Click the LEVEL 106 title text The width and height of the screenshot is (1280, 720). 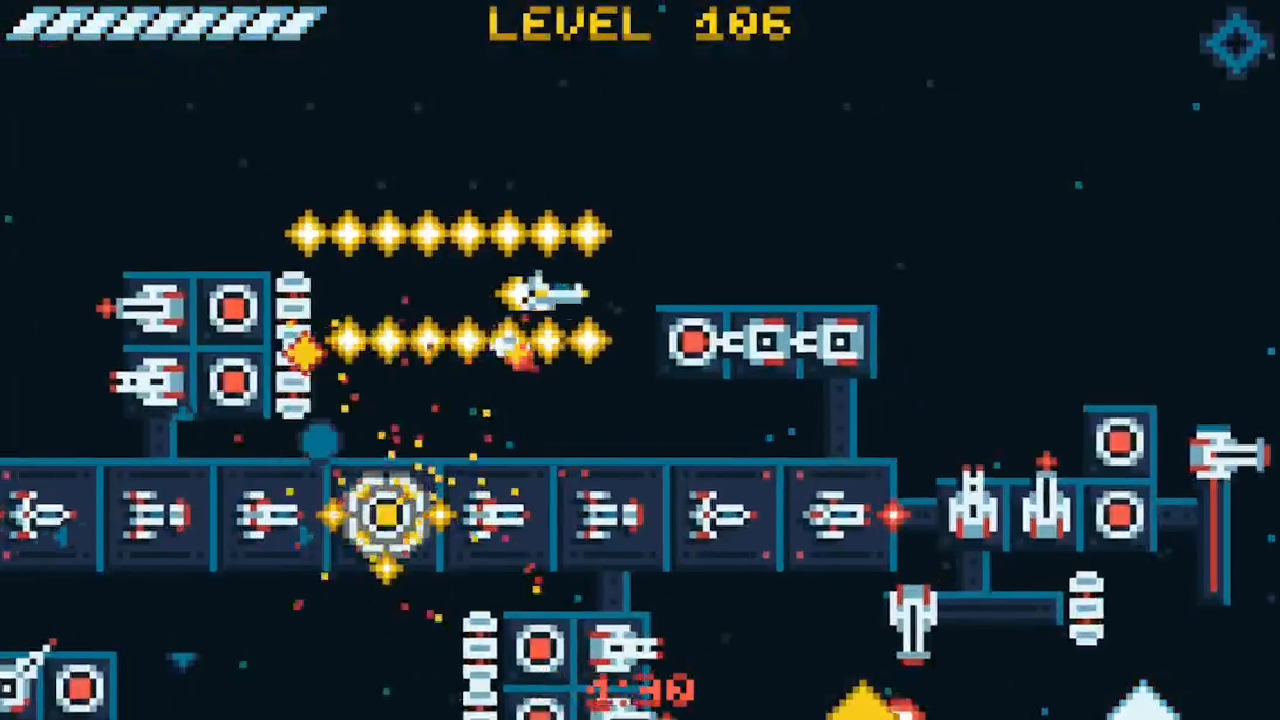pos(640,25)
